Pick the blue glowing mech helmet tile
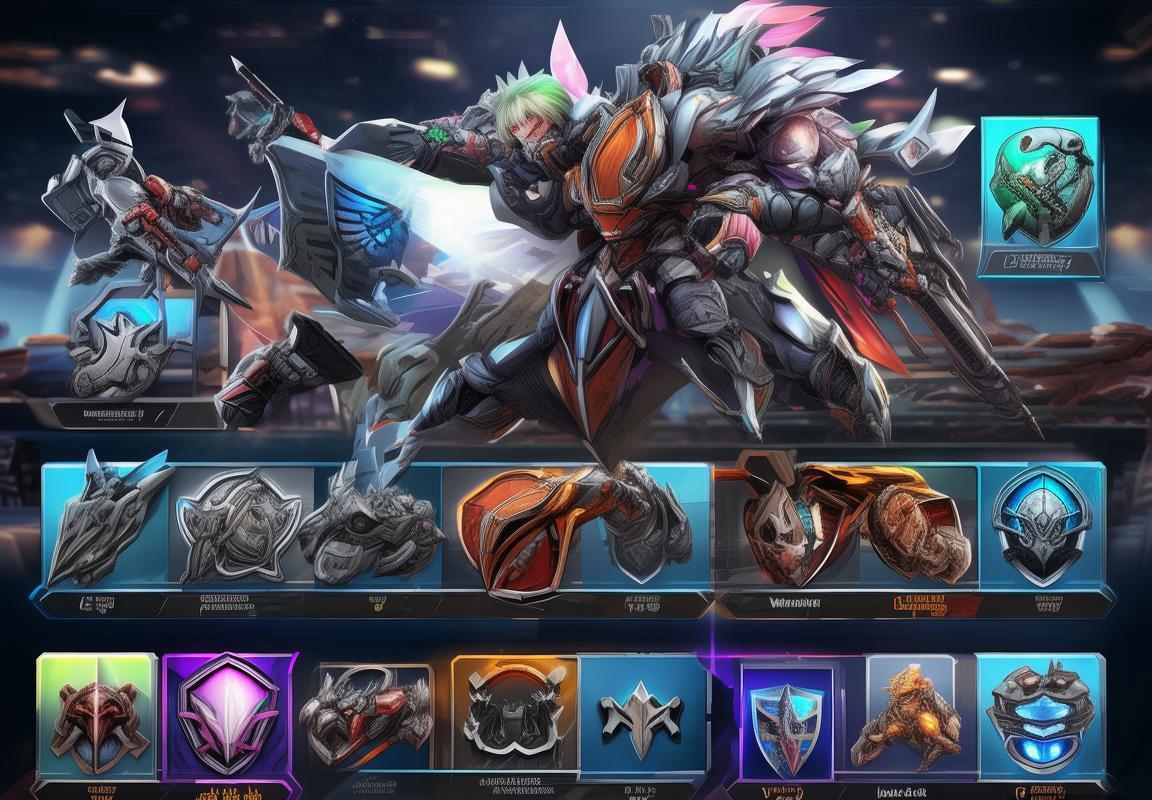The image size is (1152, 800). (1040, 714)
